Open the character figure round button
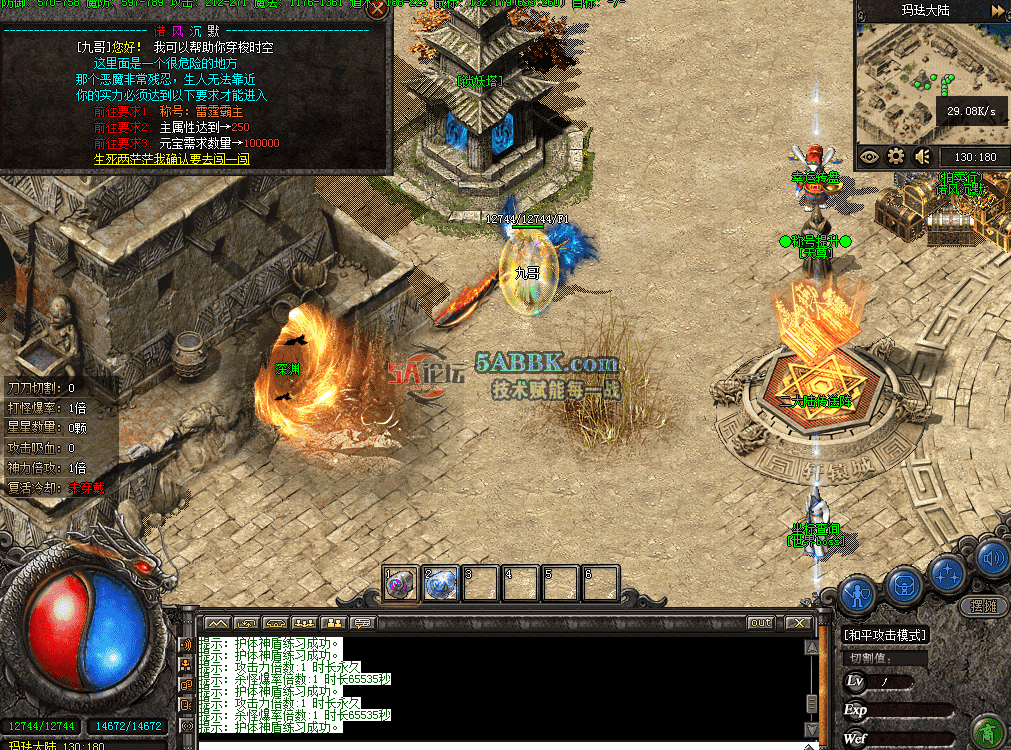Viewport: 1011px width, 750px height. pyautogui.click(x=857, y=593)
